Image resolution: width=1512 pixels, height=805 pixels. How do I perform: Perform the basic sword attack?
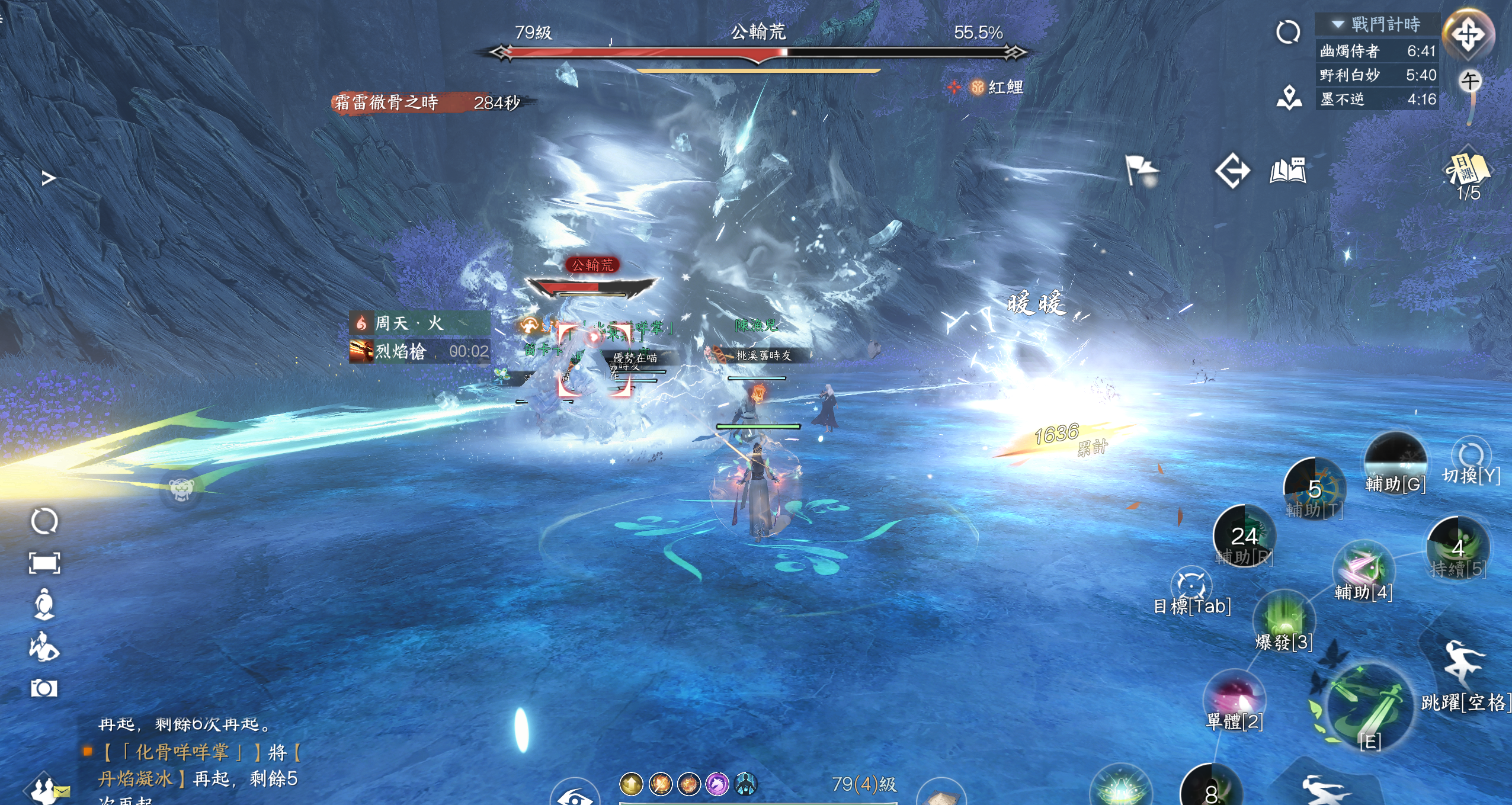pyautogui.click(x=1367, y=708)
